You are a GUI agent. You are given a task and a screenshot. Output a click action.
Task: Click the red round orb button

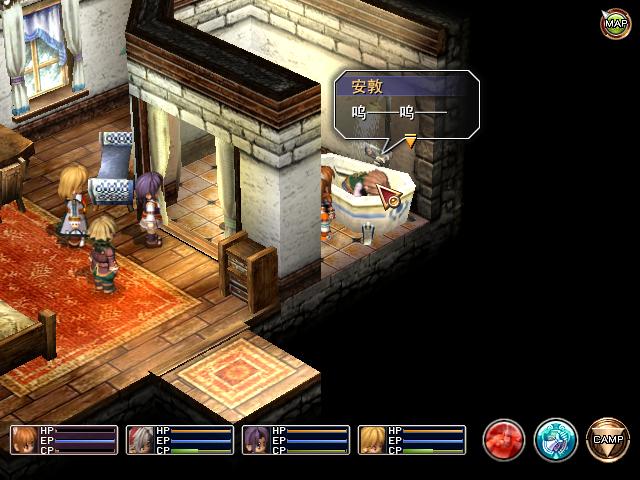[x=504, y=439]
